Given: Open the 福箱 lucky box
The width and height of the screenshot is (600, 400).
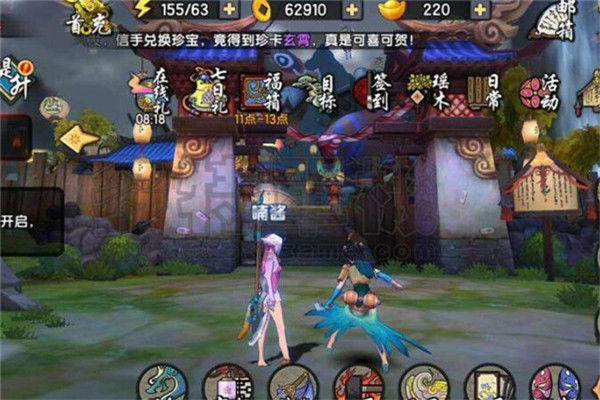Looking at the screenshot, I should click(258, 91).
